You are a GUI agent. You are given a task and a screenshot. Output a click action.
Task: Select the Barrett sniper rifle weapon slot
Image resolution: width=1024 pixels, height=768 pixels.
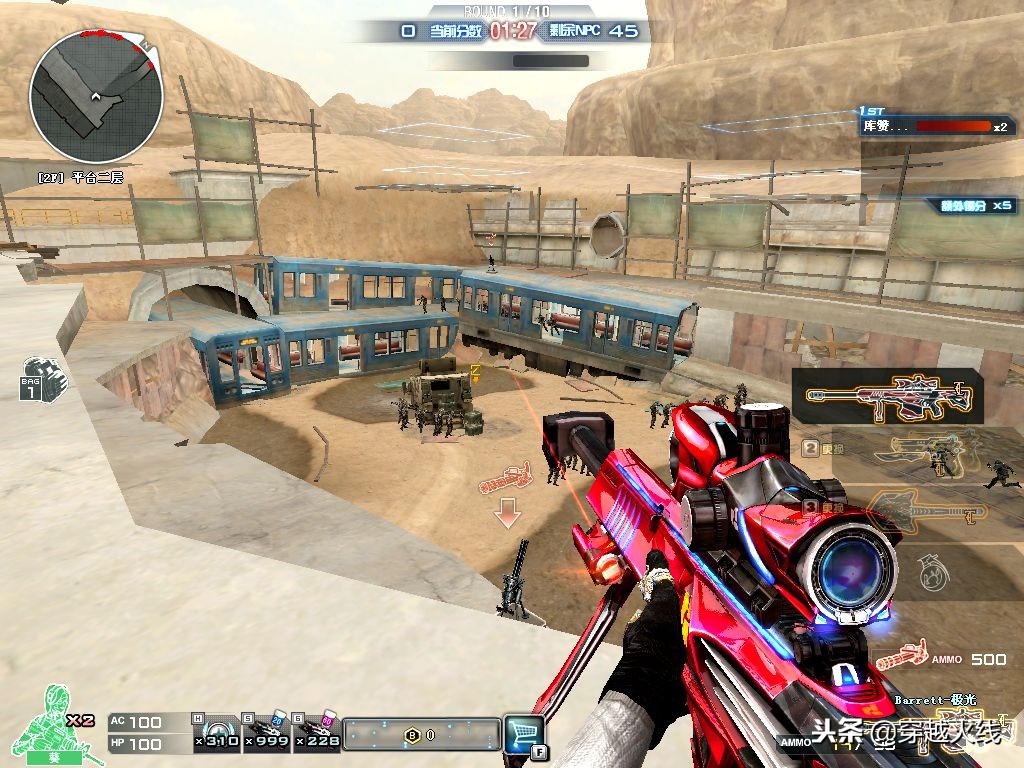[888, 396]
